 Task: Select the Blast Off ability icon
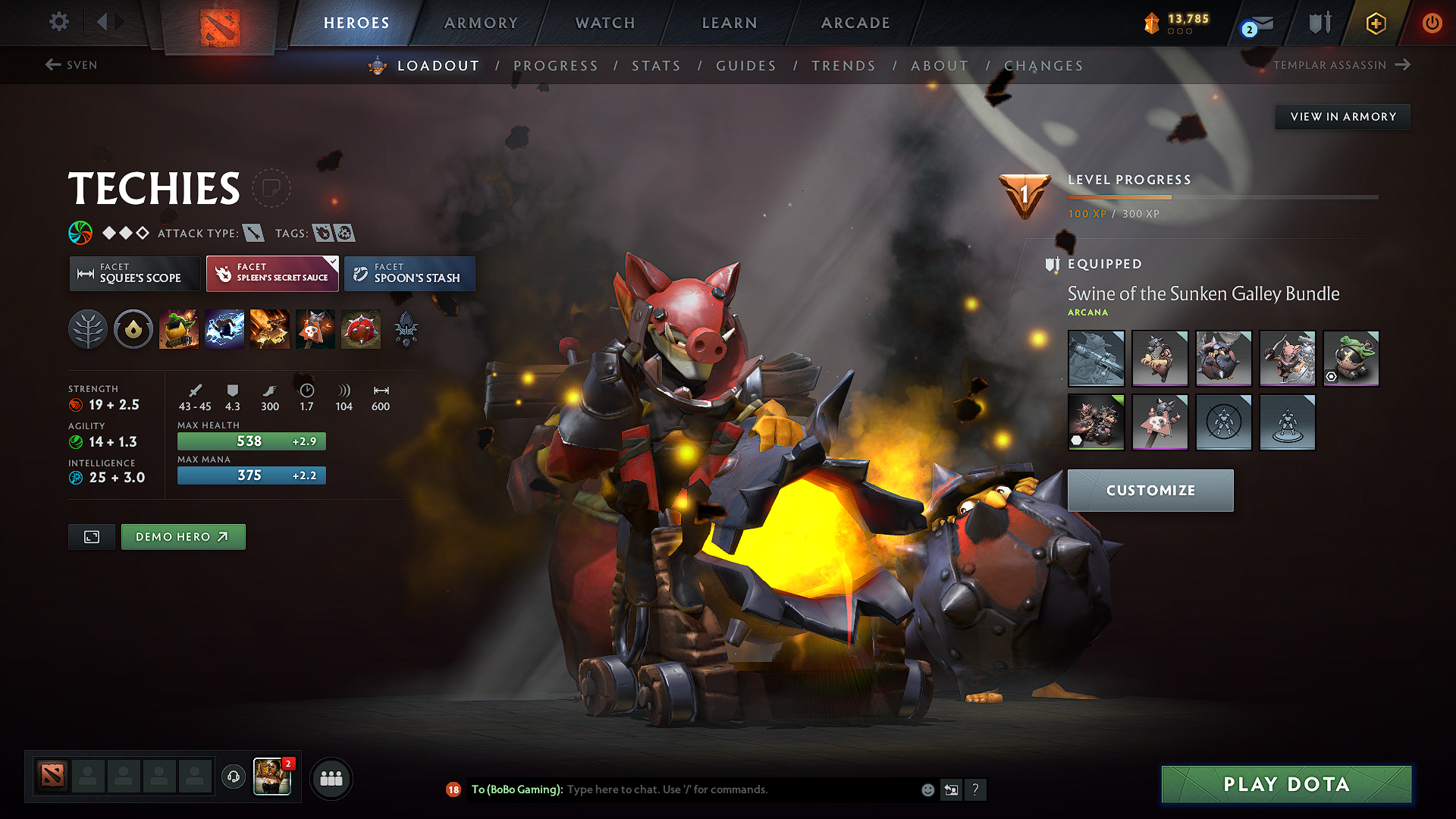click(x=270, y=328)
